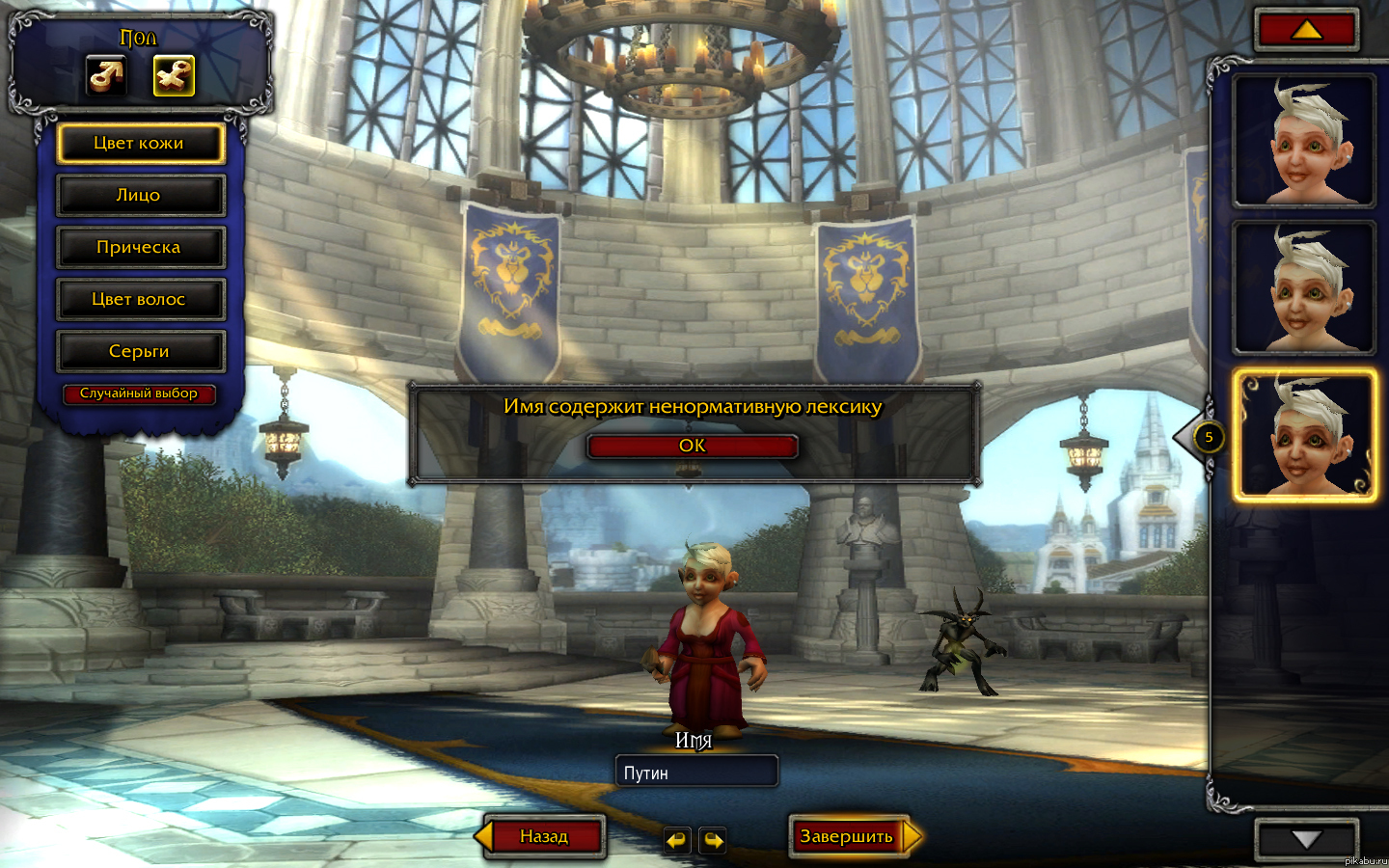This screenshot has height=868, width=1389.
Task: Select the male gender icon
Action: [106, 75]
